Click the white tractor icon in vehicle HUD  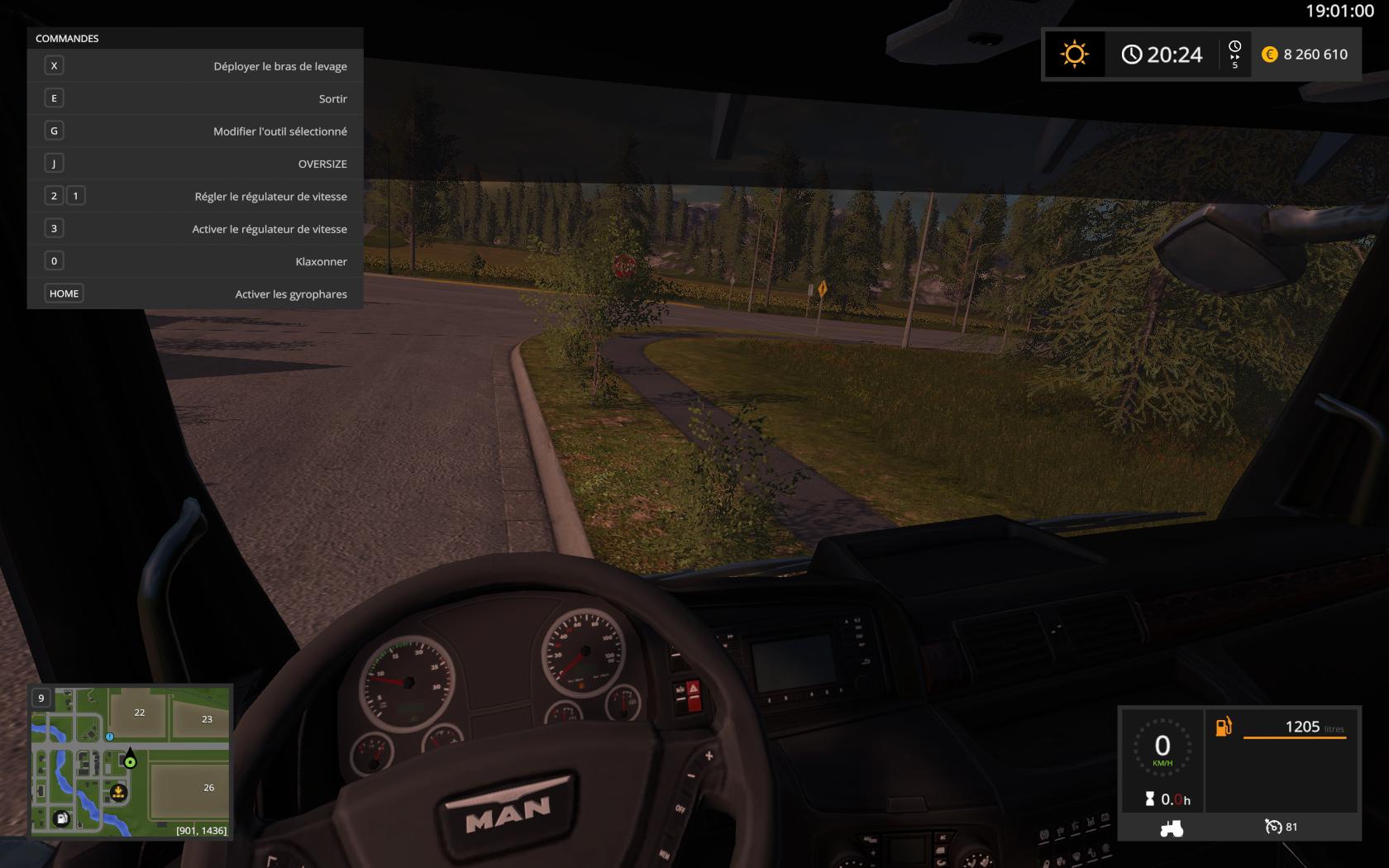click(1171, 827)
